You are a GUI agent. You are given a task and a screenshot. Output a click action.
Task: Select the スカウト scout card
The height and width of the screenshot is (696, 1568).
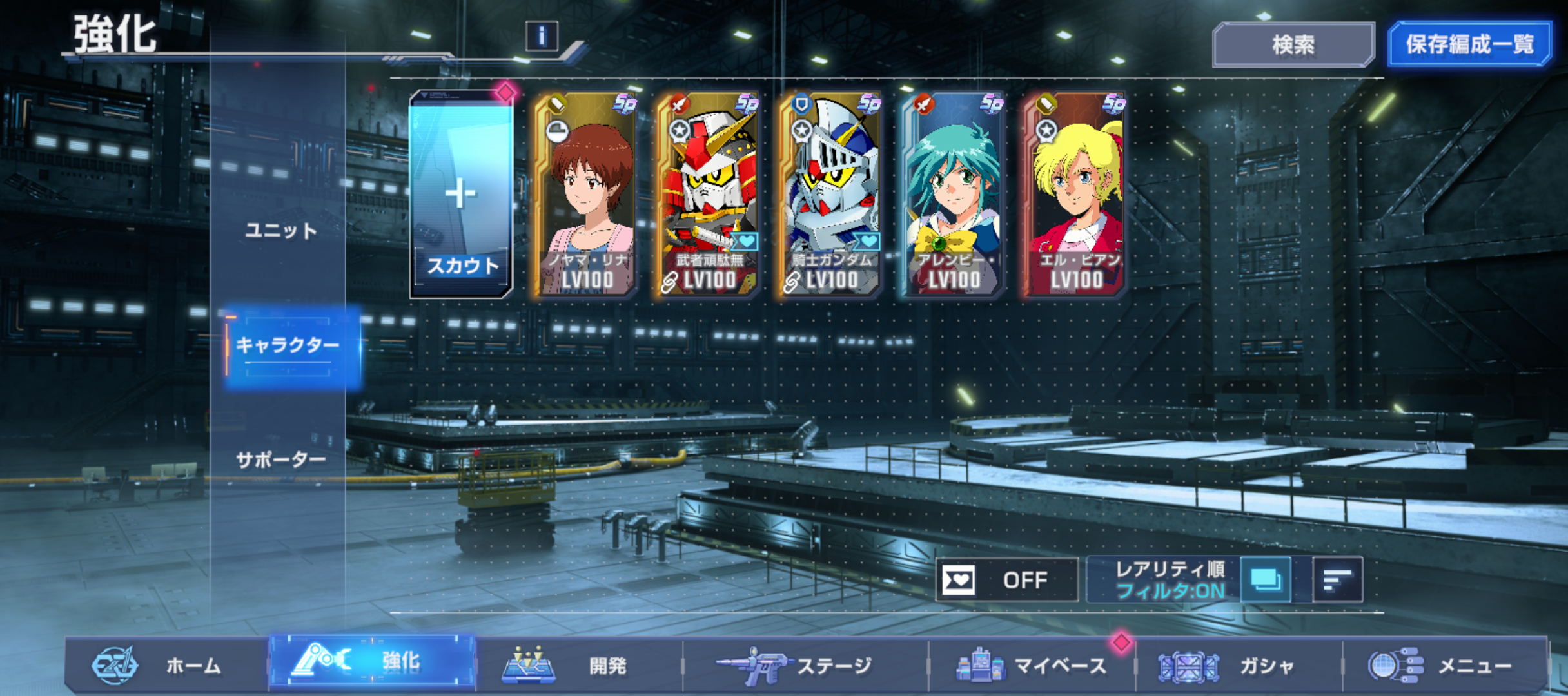pyautogui.click(x=461, y=195)
